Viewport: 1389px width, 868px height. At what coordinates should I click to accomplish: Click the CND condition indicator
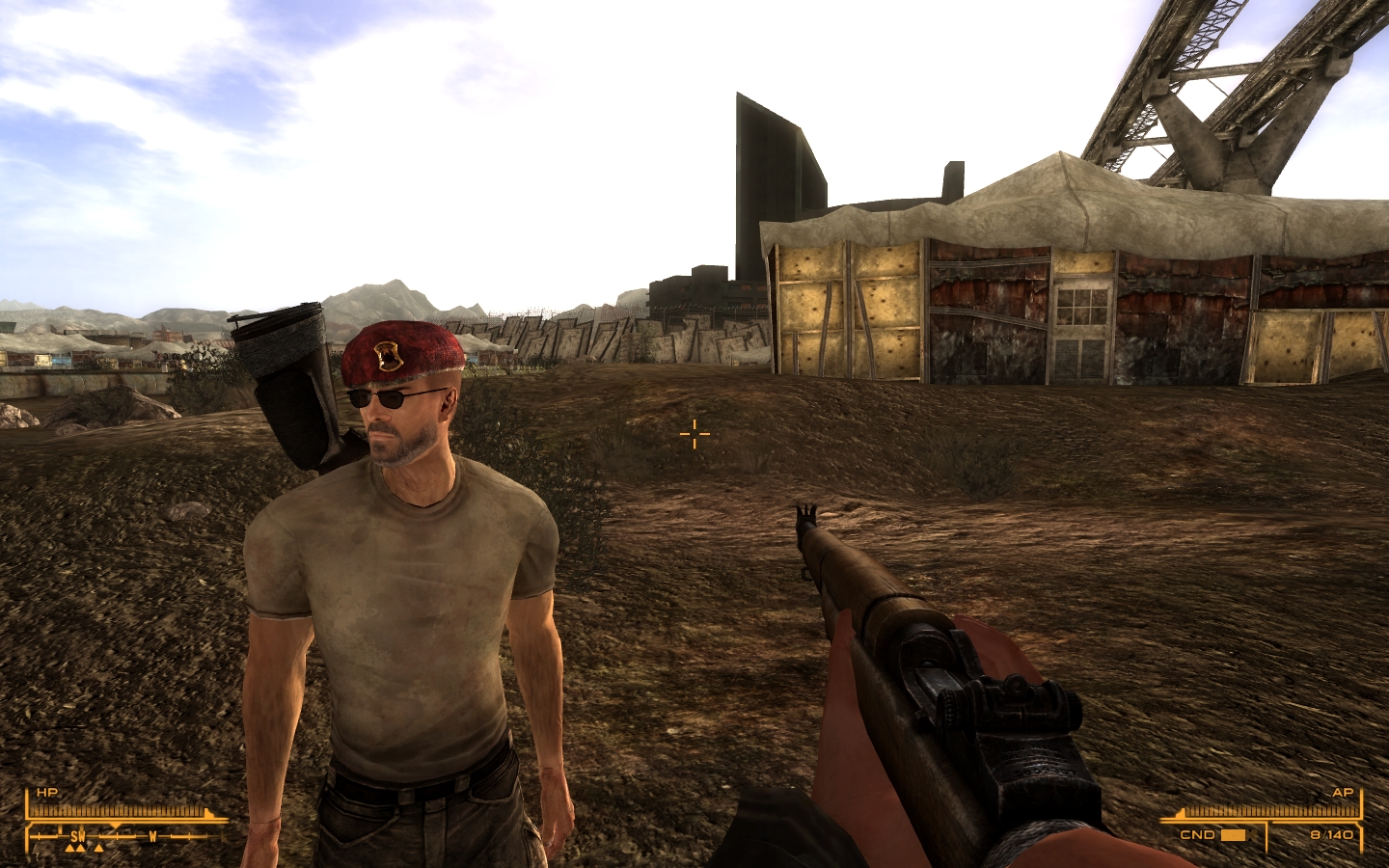coord(1197,835)
